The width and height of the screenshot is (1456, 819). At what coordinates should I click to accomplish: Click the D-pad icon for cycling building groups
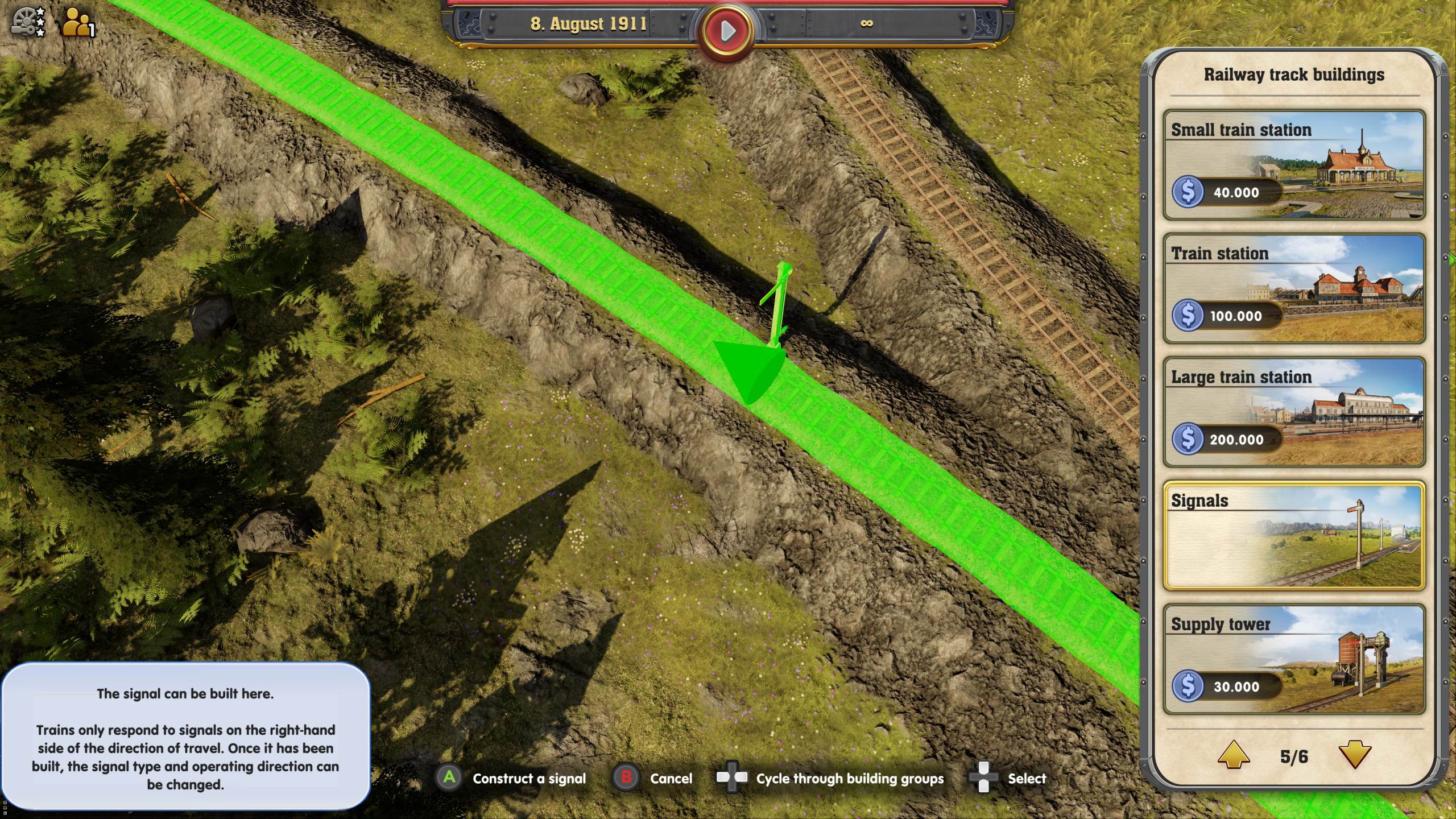pos(732,778)
